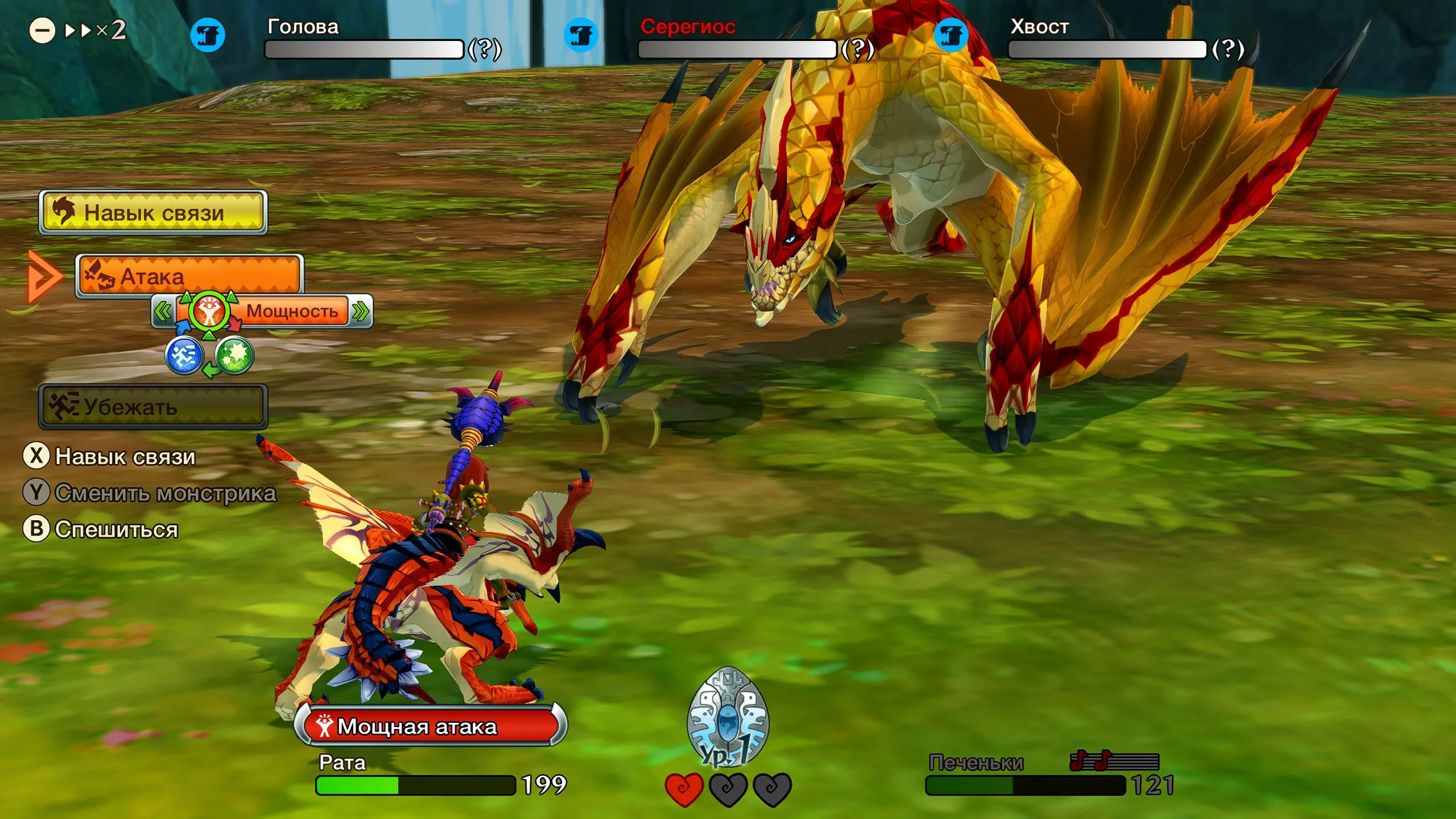The image size is (1456, 819).
Task: Choose the blue speed attack icon
Action: coord(184,355)
